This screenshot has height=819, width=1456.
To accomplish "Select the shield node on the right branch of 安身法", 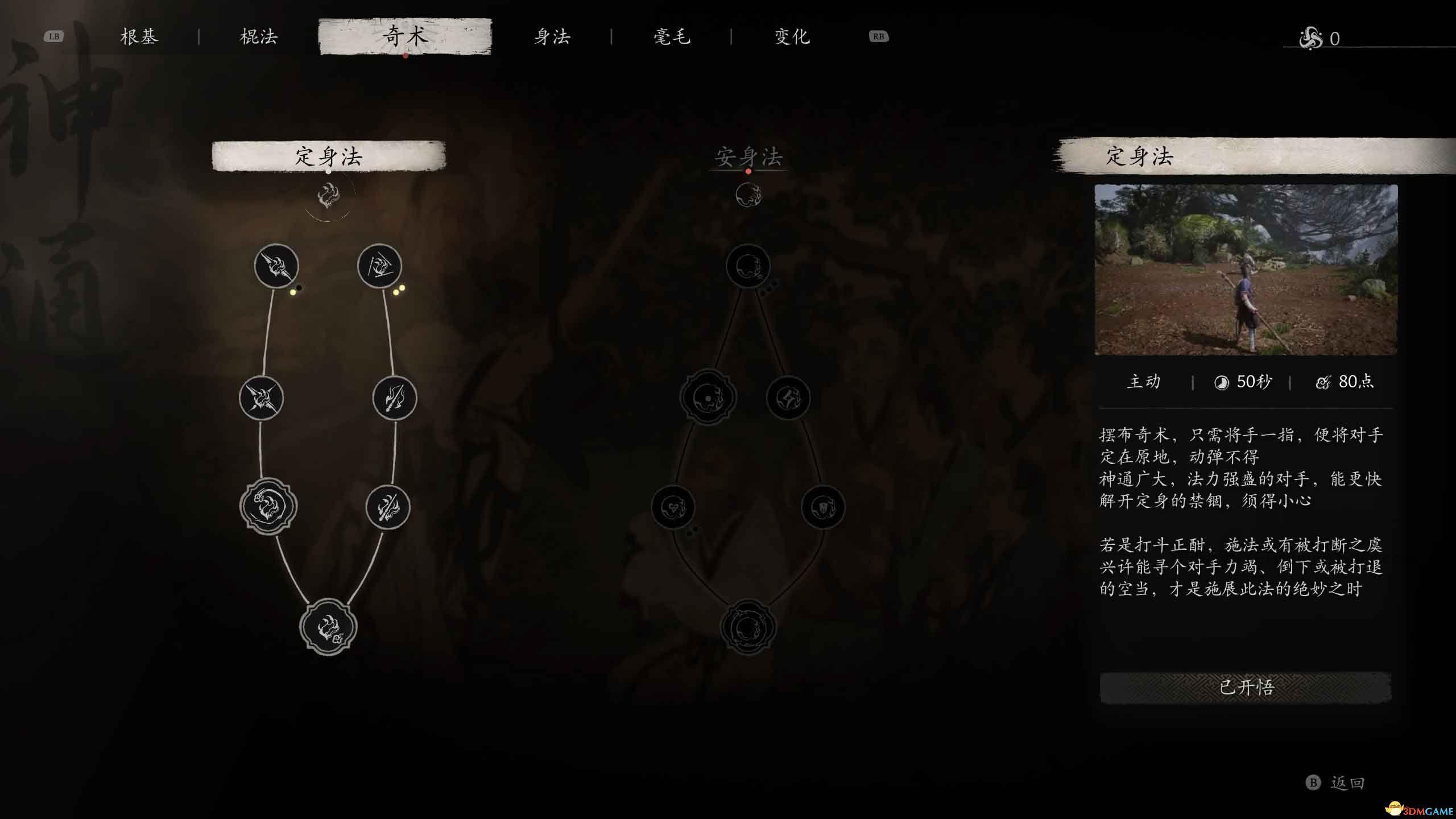I will [x=824, y=508].
